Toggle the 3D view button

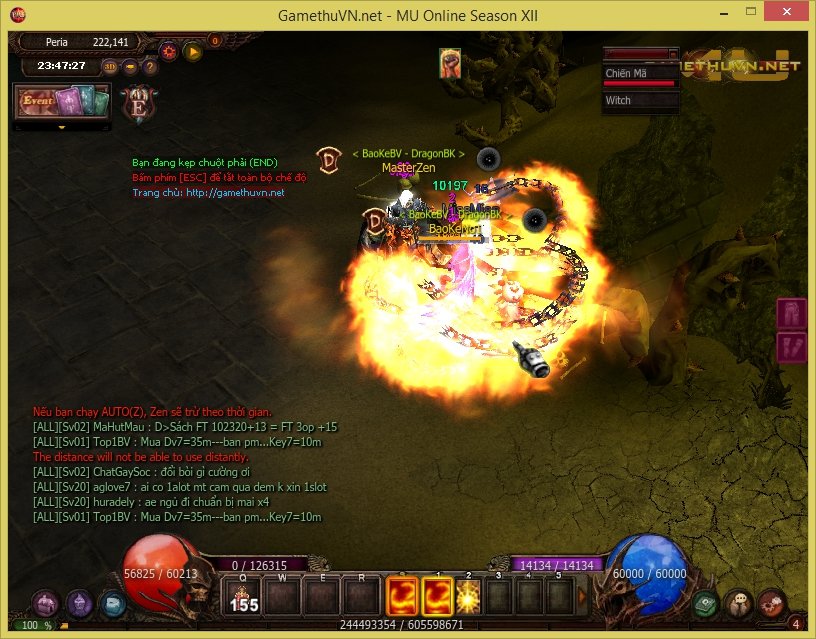coord(110,67)
